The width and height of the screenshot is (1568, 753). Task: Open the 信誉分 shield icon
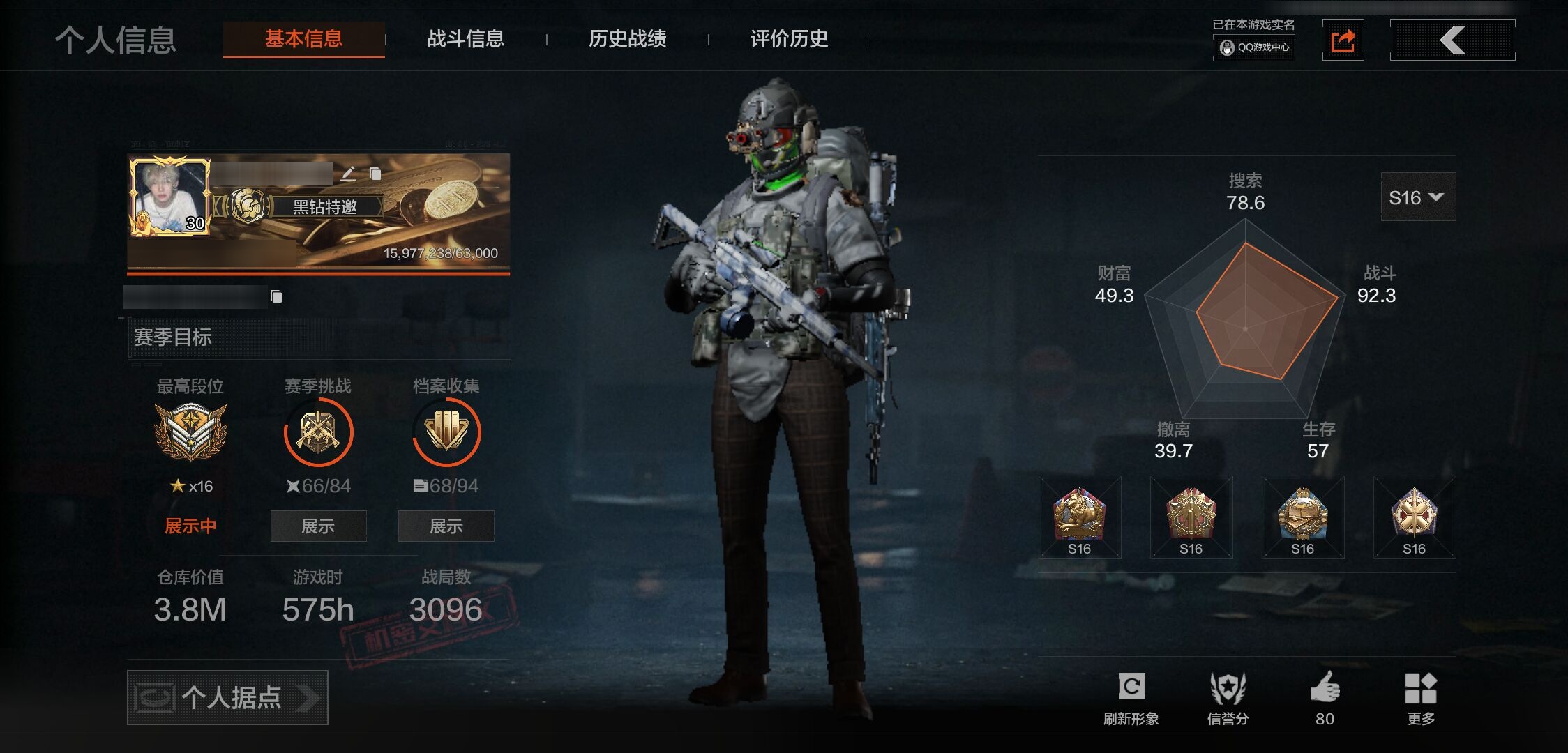pos(1228,688)
